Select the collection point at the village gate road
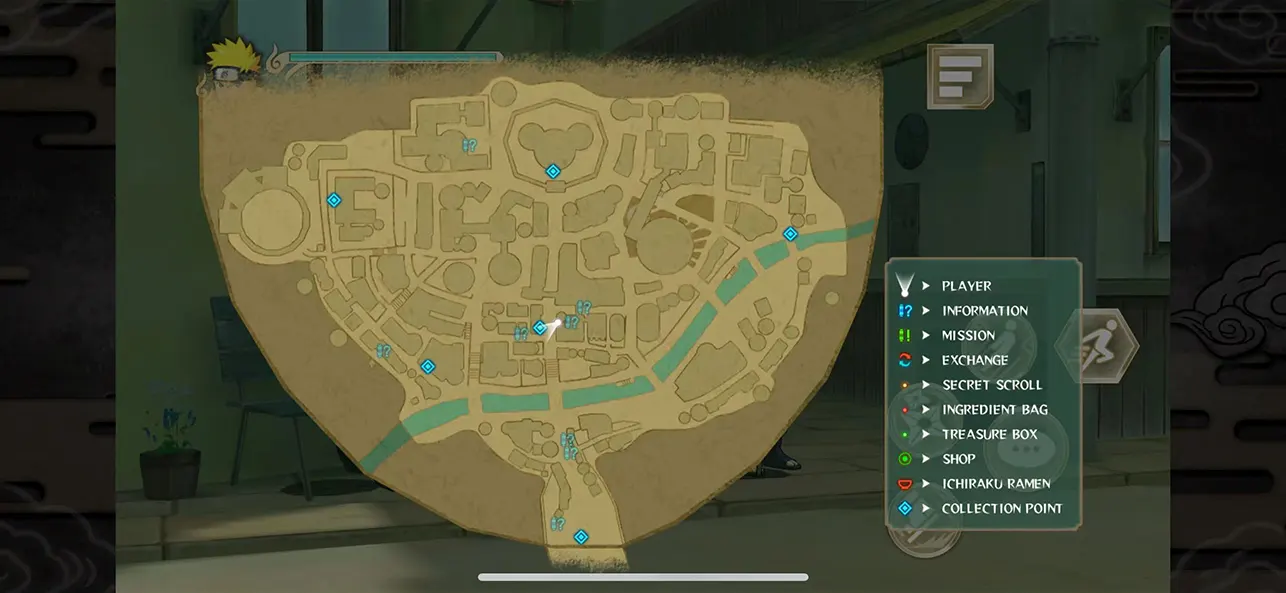 click(x=580, y=537)
